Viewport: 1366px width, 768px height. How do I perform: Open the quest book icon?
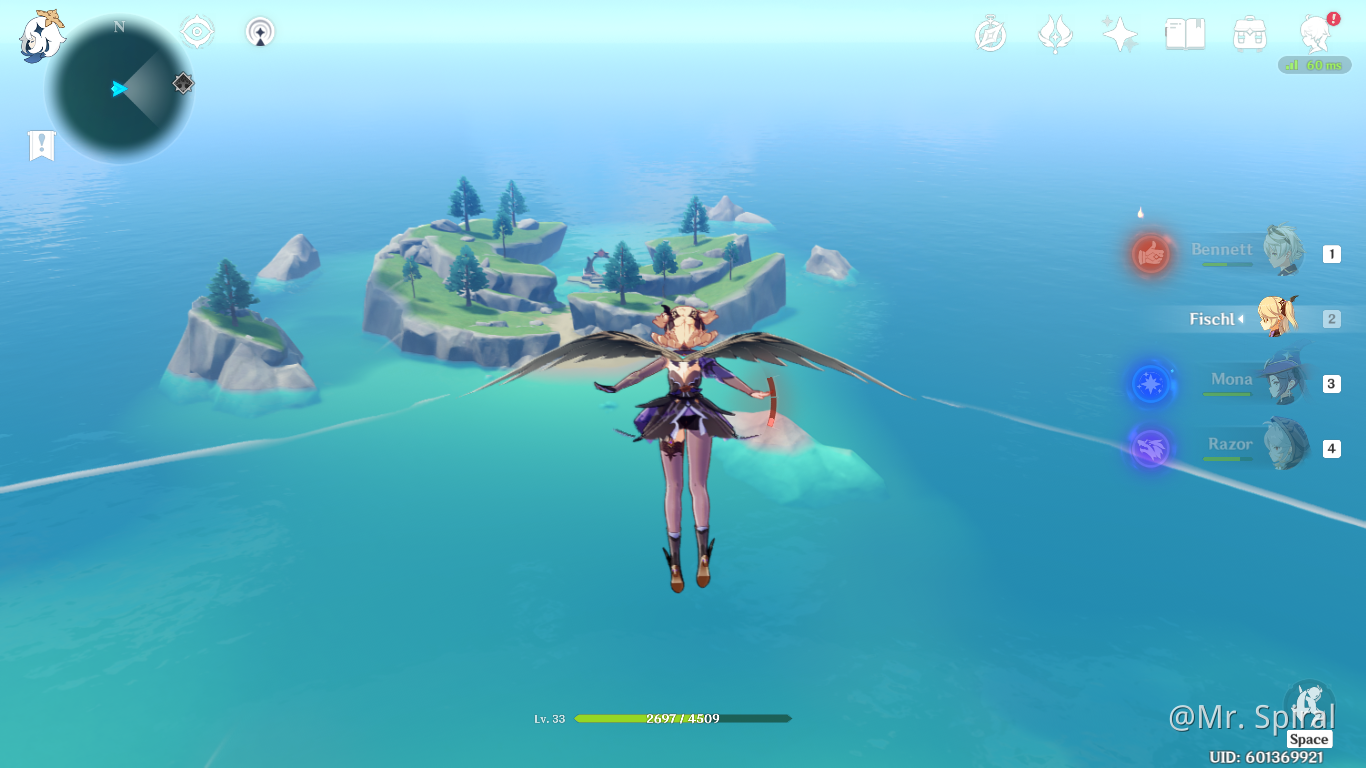tap(1184, 31)
